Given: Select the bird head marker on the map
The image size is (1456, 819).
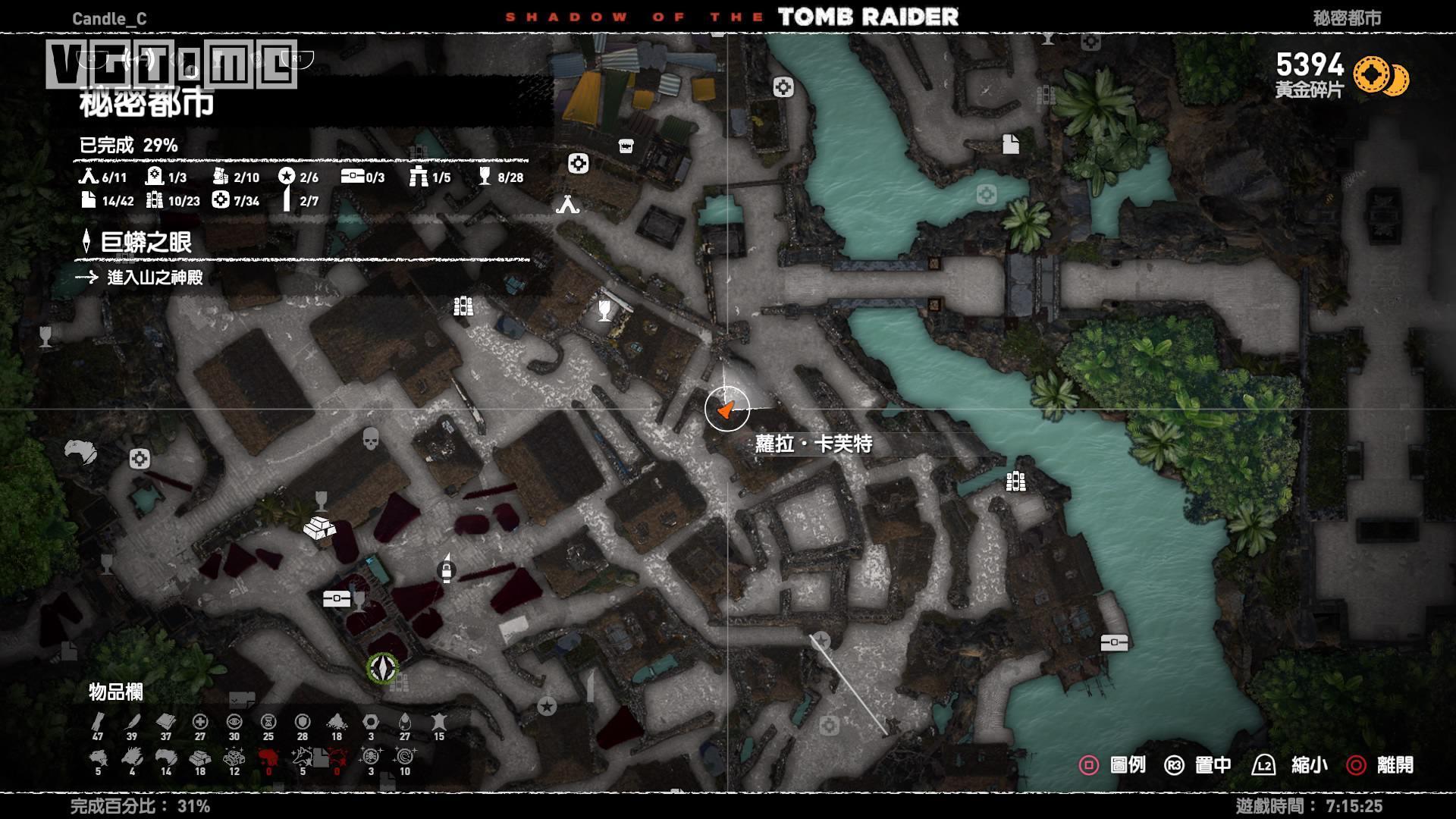Looking at the screenshot, I should (81, 452).
